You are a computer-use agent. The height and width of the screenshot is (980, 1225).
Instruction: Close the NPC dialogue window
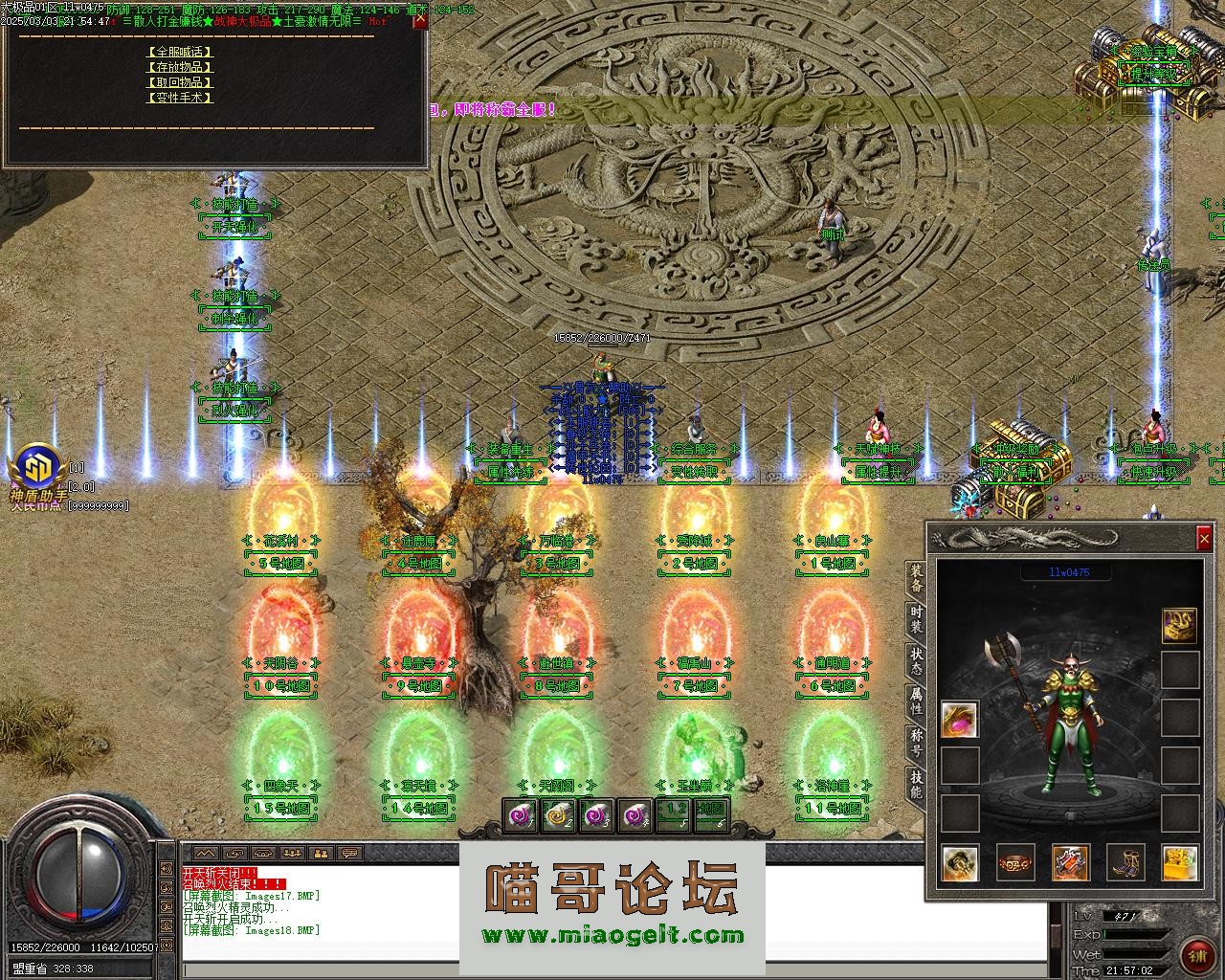point(419,21)
